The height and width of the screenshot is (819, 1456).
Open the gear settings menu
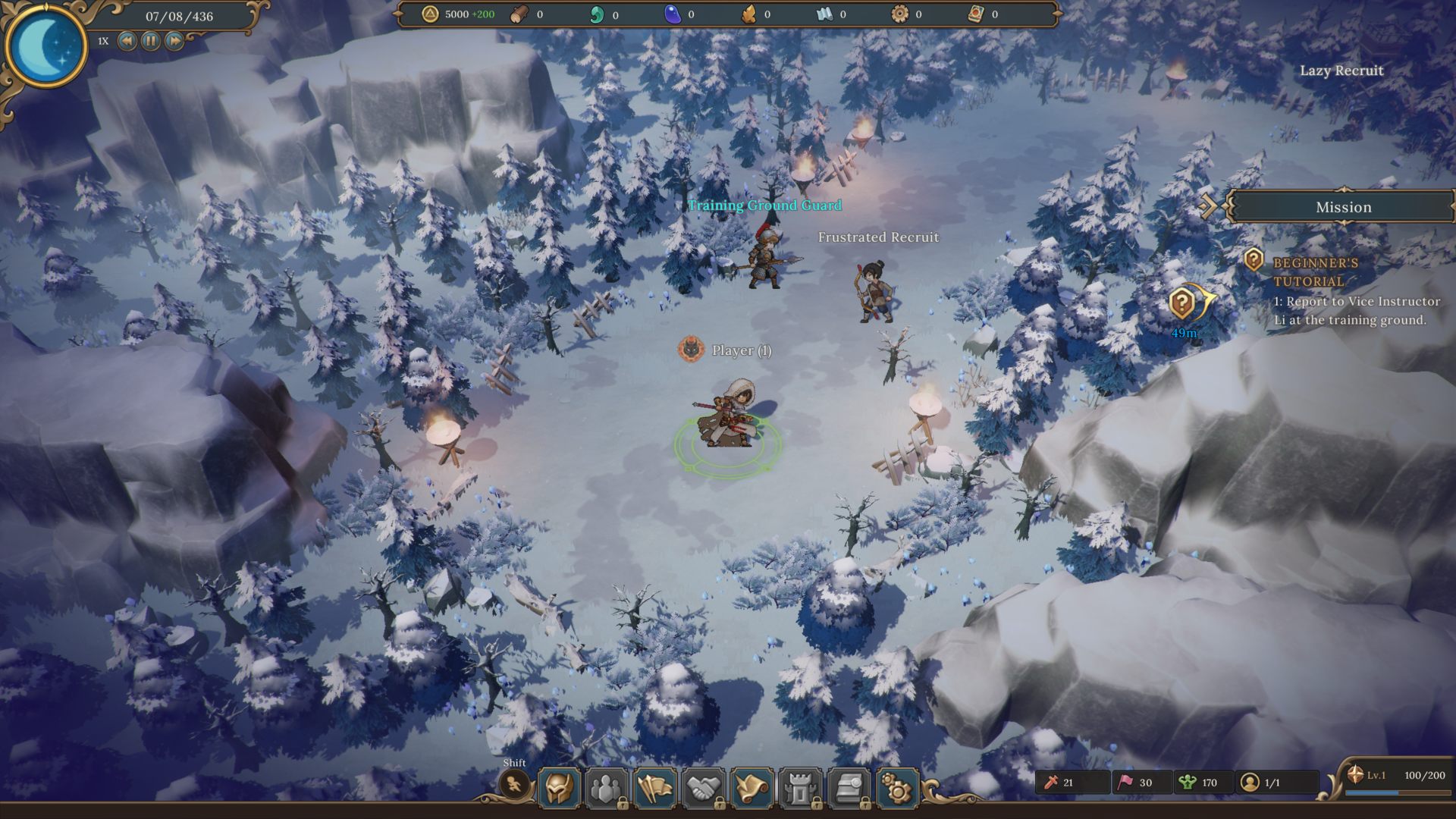pyautogui.click(x=897, y=789)
